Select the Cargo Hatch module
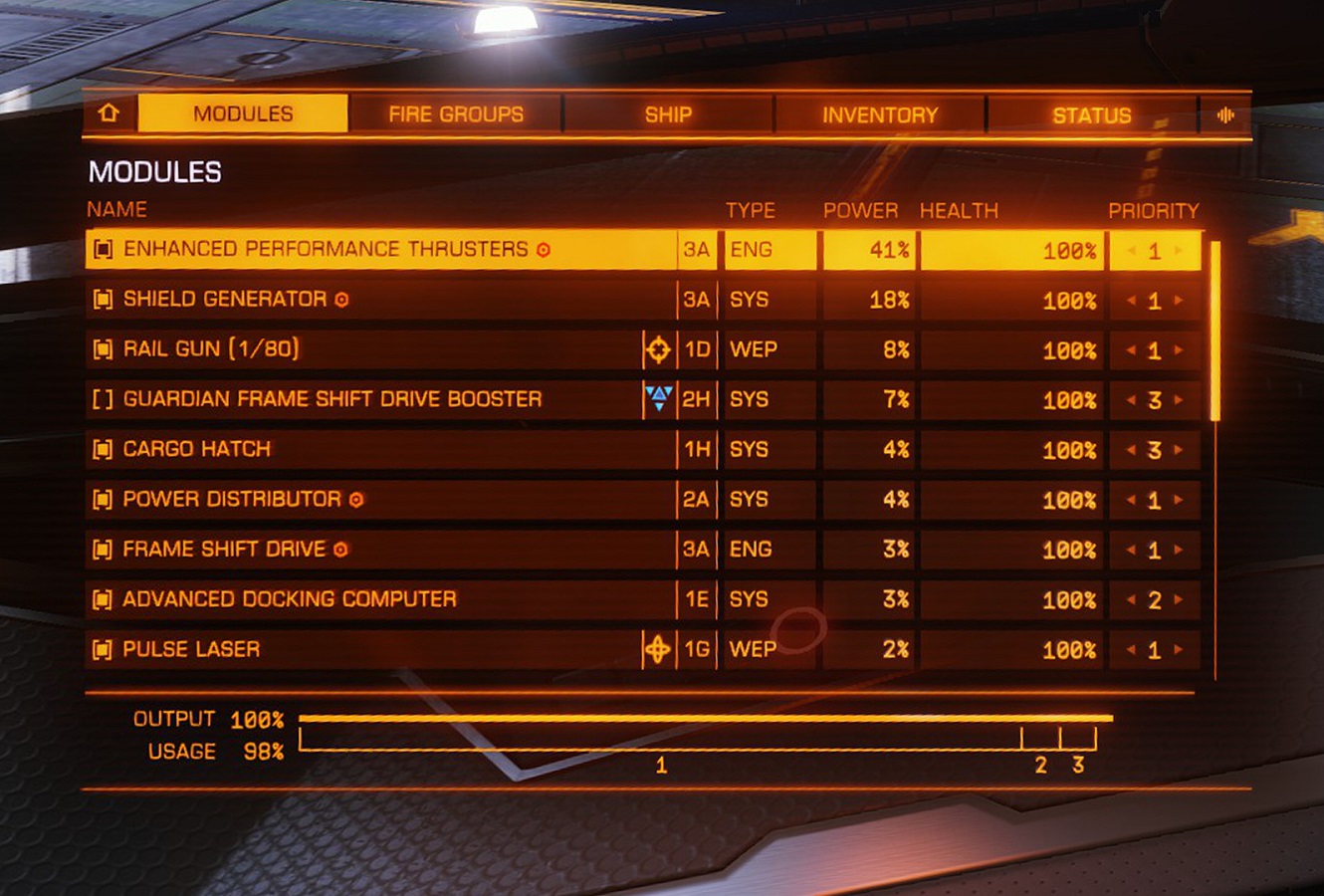This screenshot has width=1324, height=896. coord(197,449)
